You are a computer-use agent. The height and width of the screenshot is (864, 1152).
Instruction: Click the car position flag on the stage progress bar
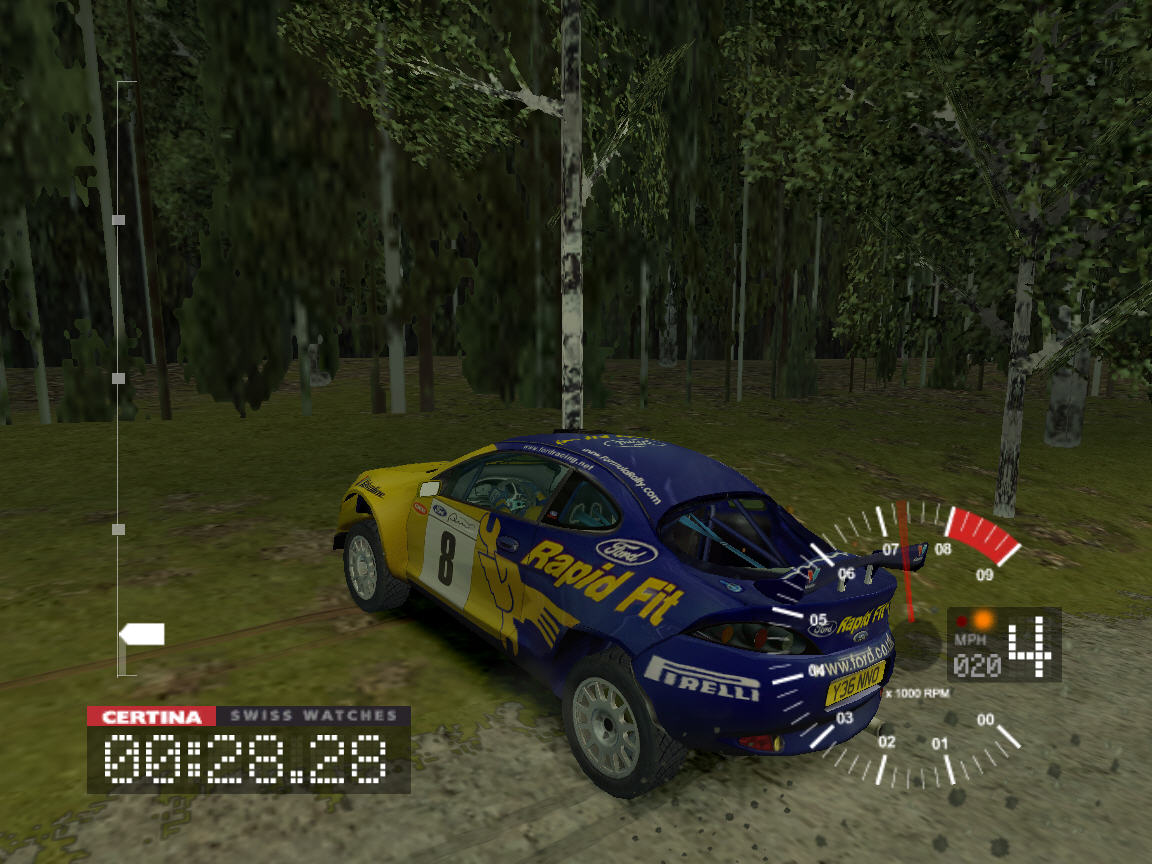pos(141,634)
